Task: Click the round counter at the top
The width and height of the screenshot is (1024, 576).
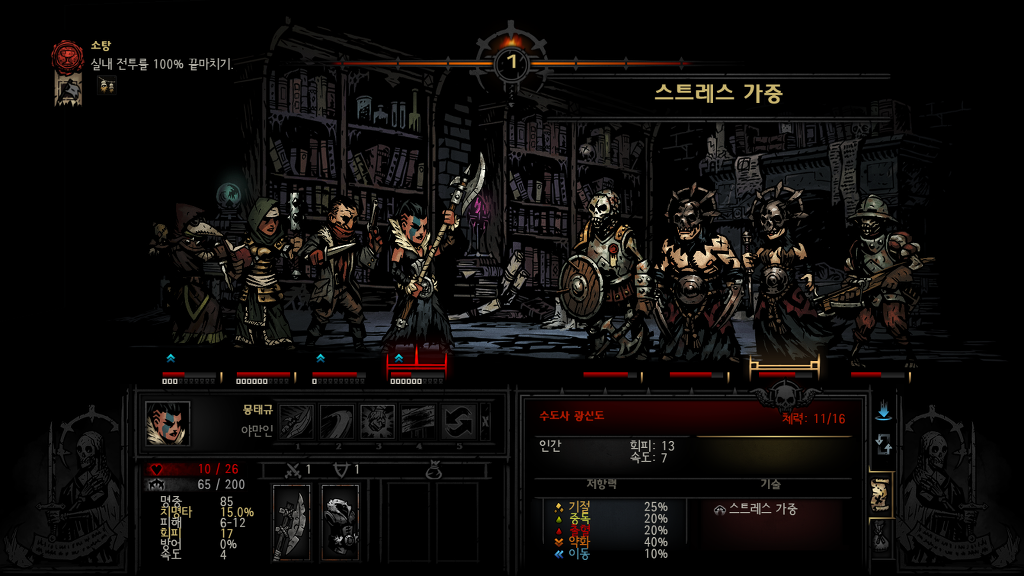Action: pos(512,63)
